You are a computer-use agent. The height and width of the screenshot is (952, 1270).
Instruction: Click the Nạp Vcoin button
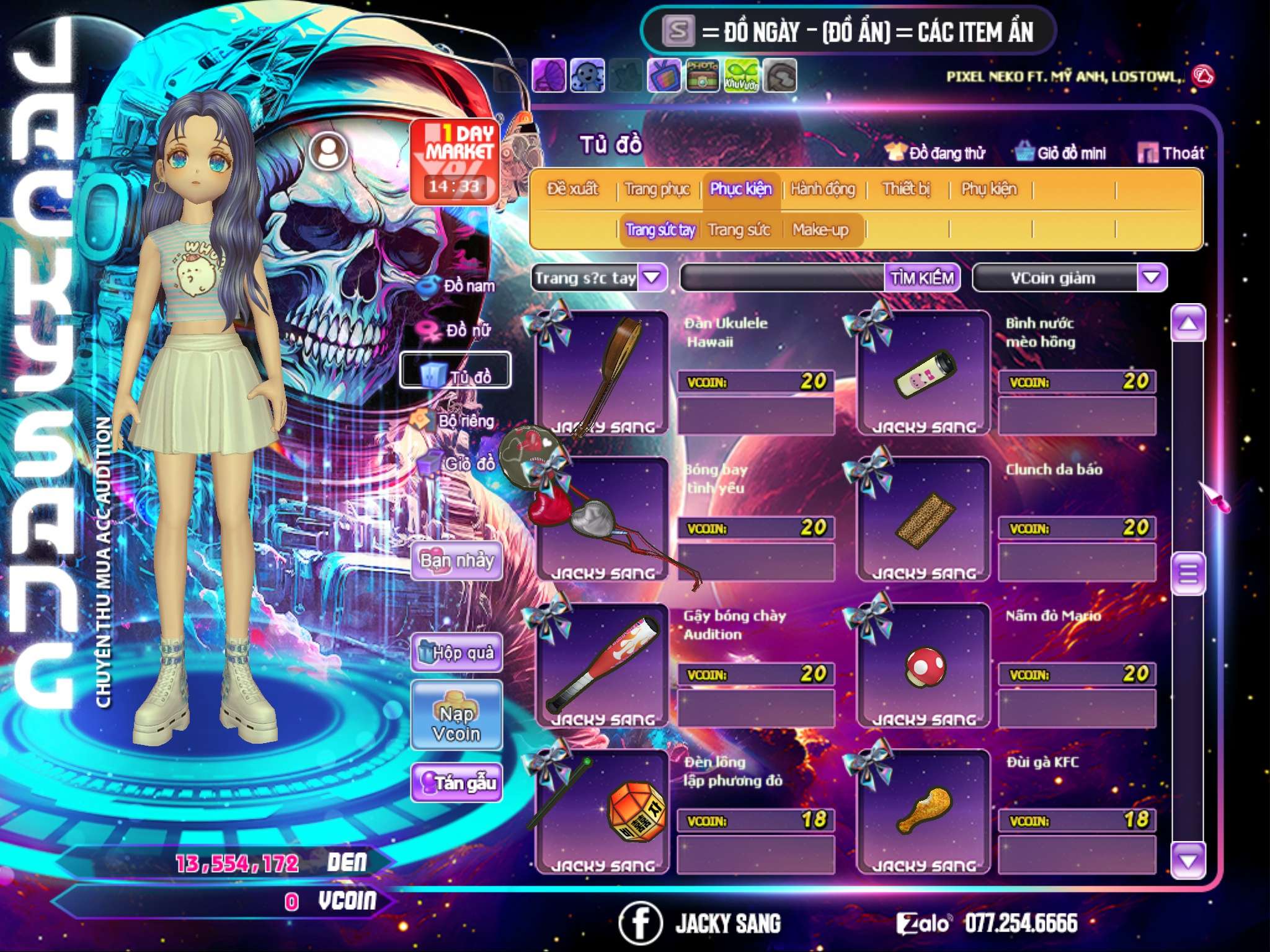(456, 723)
